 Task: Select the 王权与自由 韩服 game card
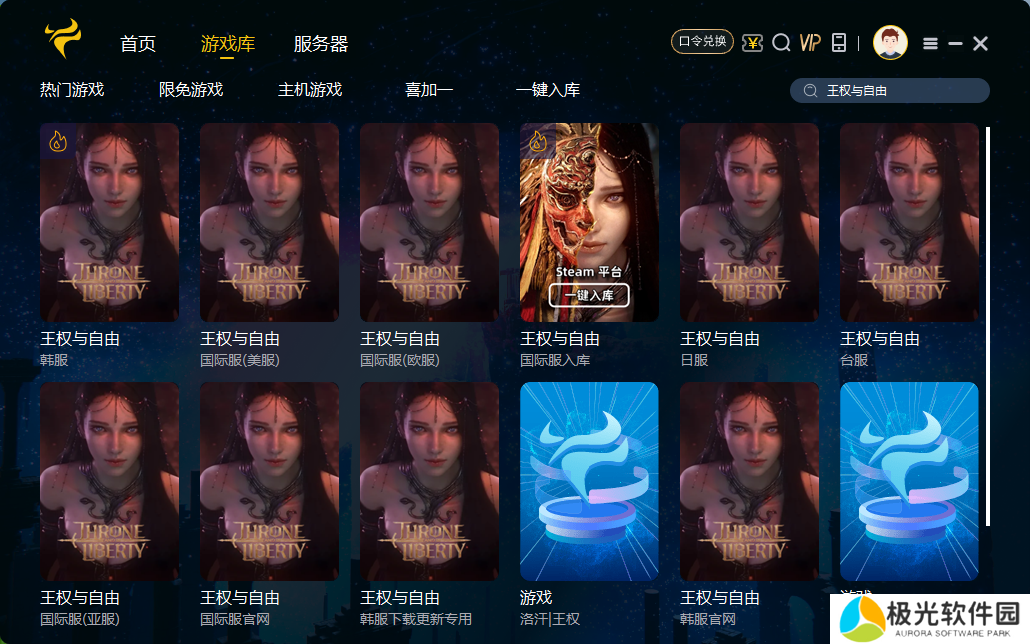click(109, 222)
